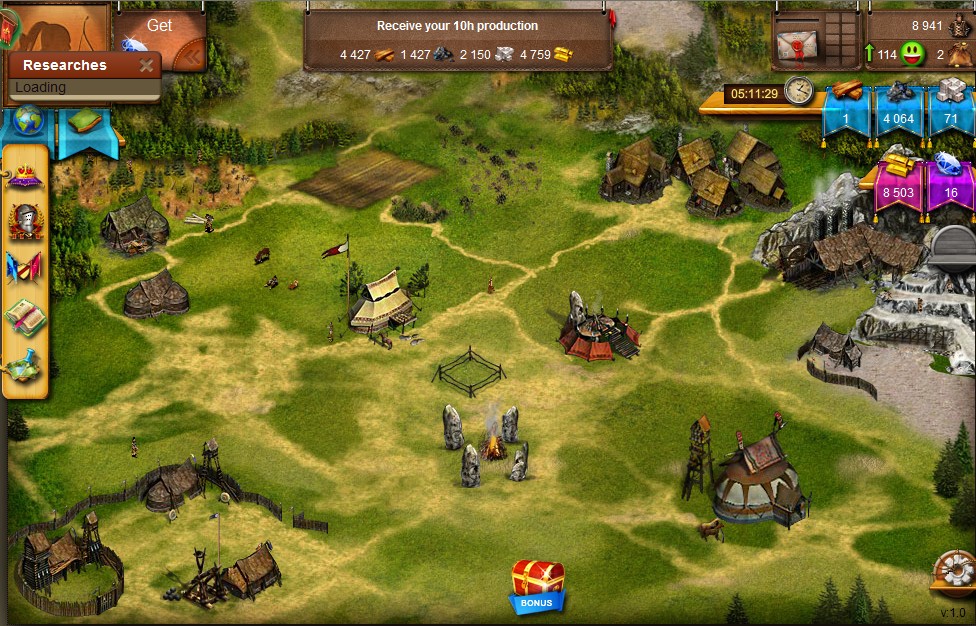Click the green smiley happiness icon
Viewport: 976px width, 626px height.
[912, 55]
